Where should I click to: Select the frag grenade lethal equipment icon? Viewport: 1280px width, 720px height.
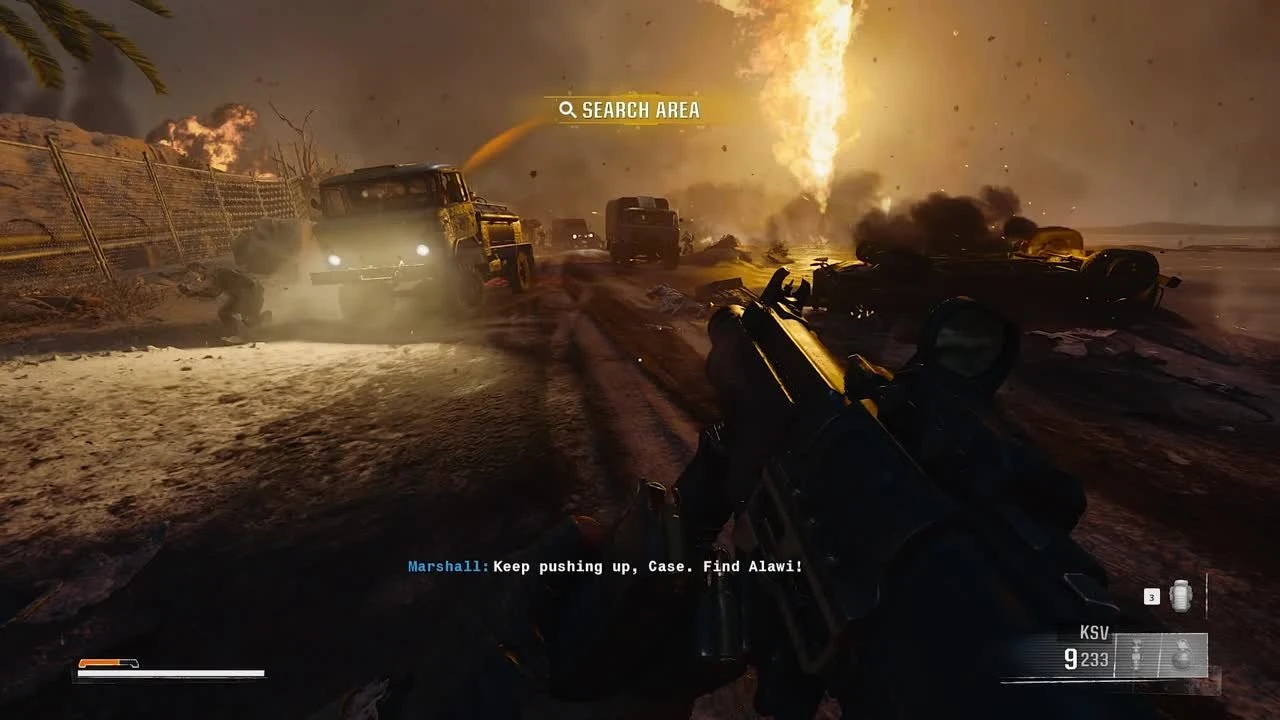(1183, 654)
